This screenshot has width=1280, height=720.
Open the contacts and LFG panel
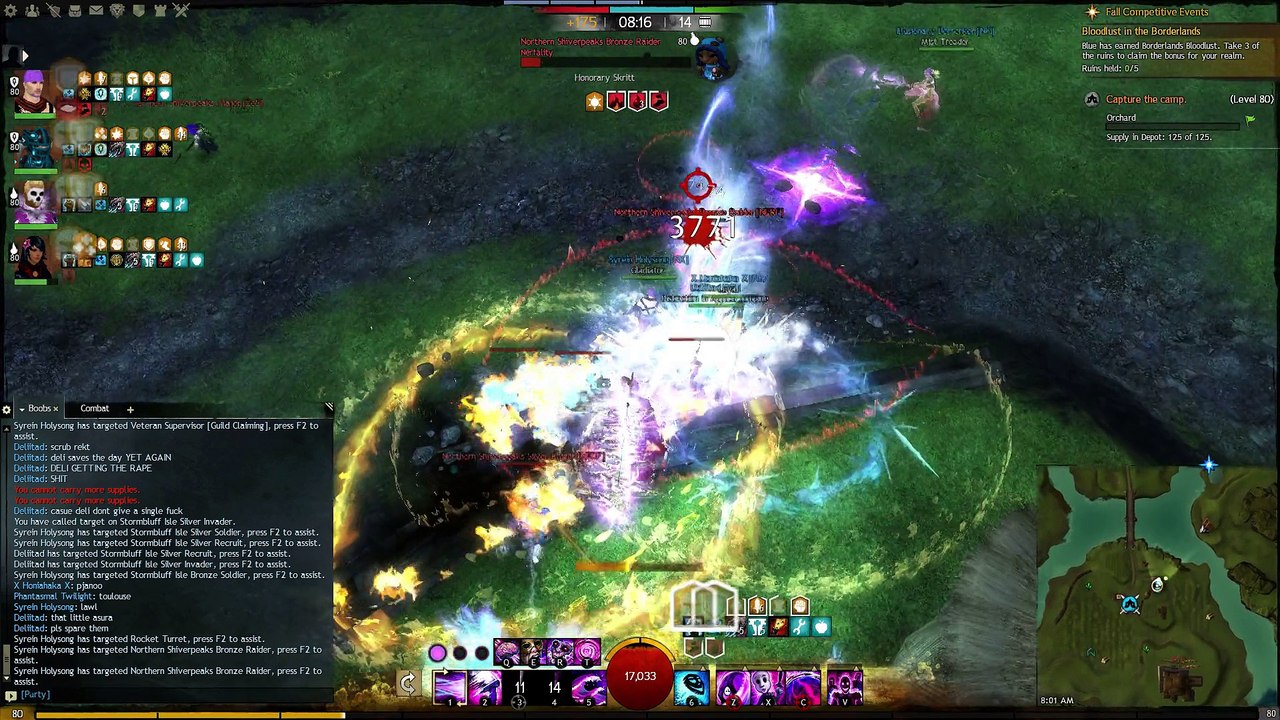(x=32, y=11)
